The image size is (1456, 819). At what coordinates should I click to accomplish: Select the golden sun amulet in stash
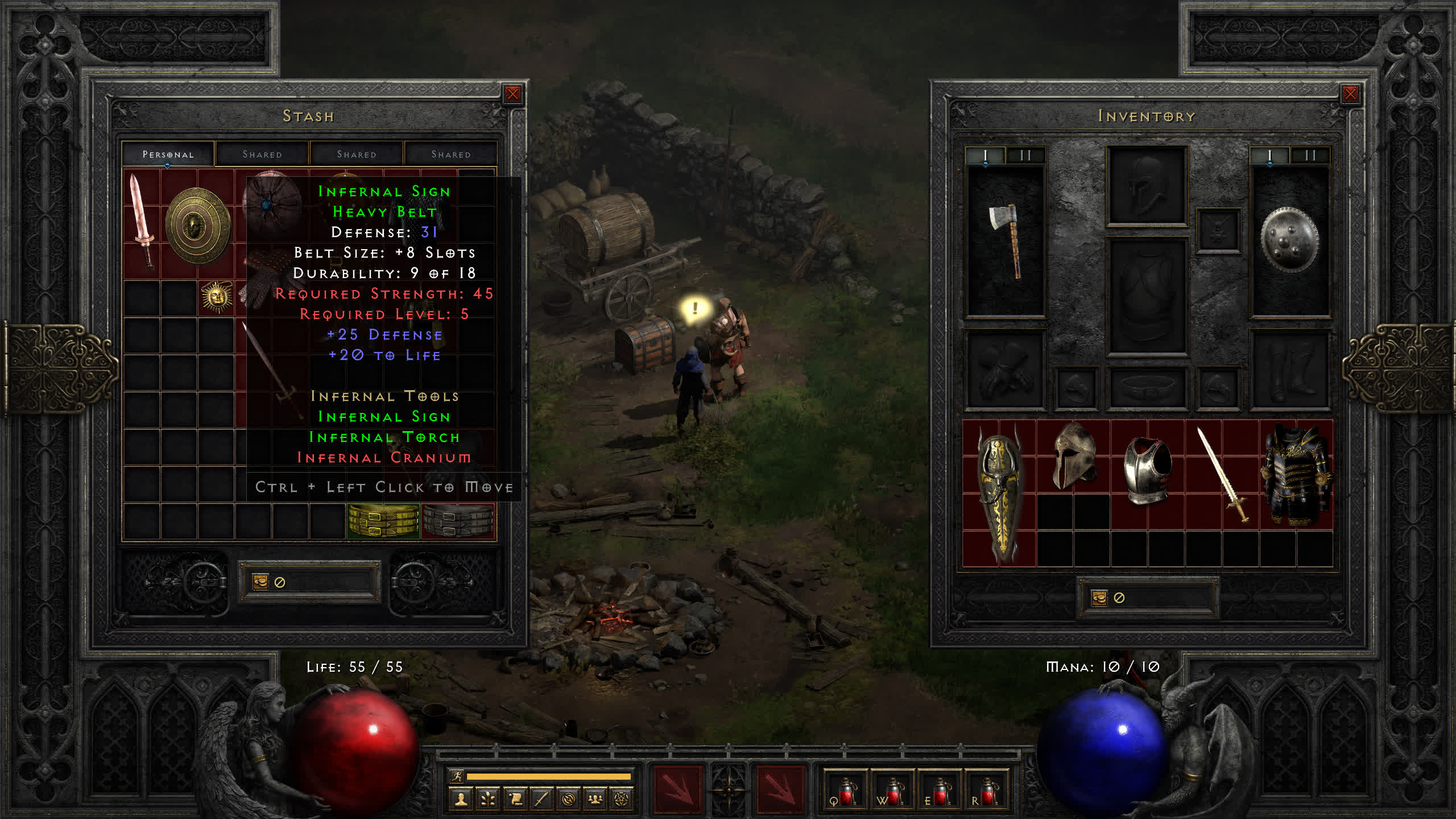click(x=216, y=297)
